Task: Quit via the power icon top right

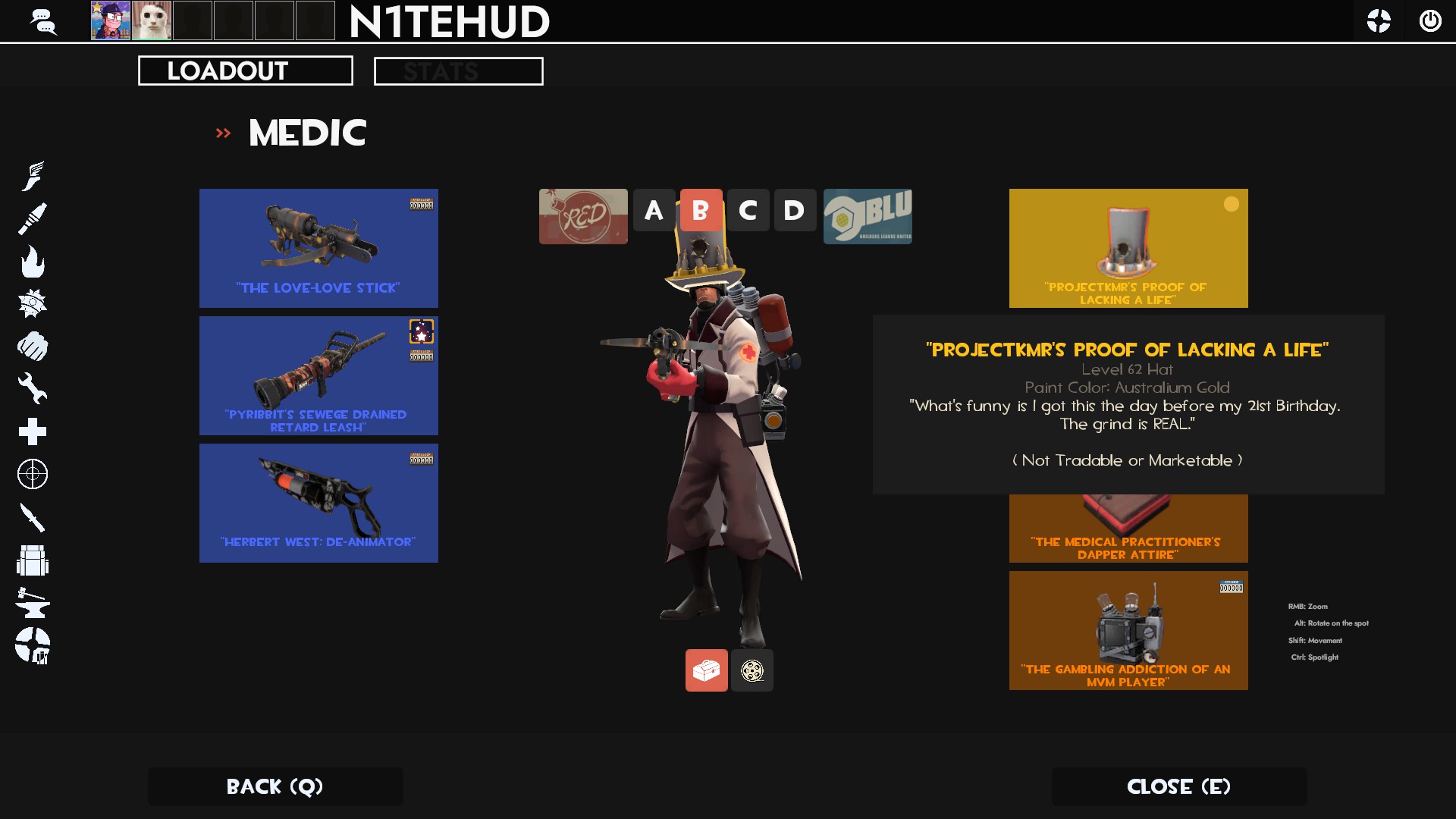Action: 1431,20
